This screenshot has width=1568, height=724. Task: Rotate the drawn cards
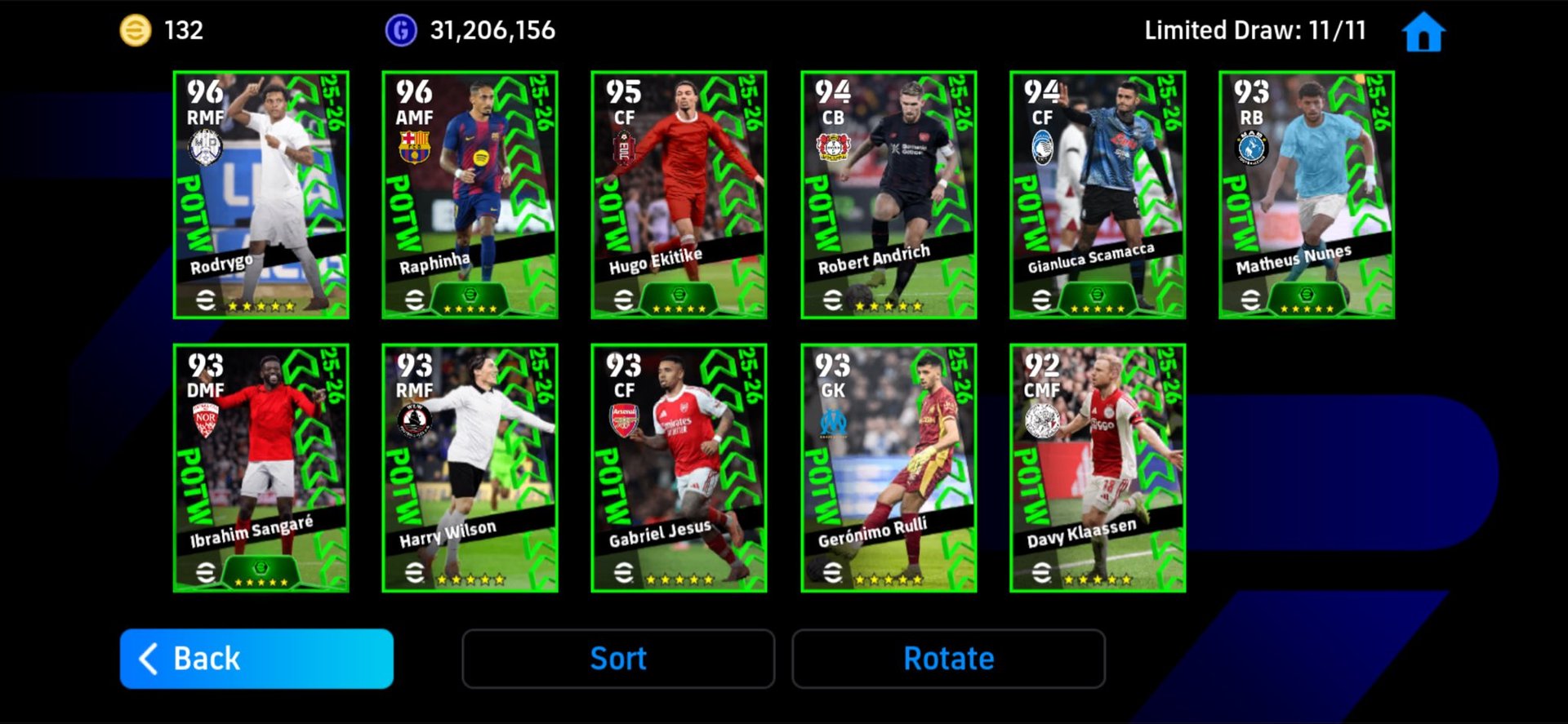coord(948,658)
